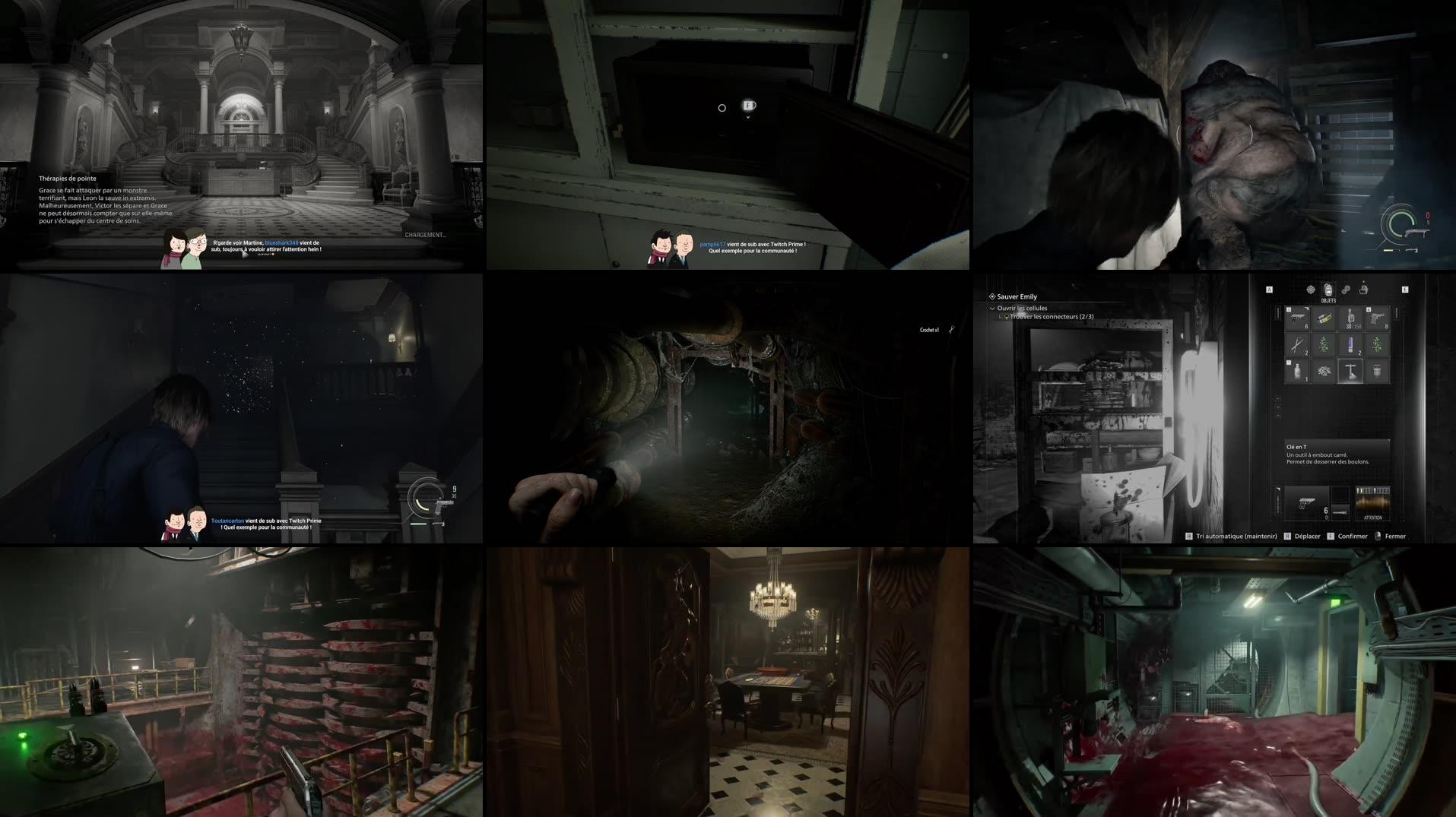This screenshot has height=817, width=1456.
Task: Switch to the OBJETS tab
Action: [x=1328, y=290]
